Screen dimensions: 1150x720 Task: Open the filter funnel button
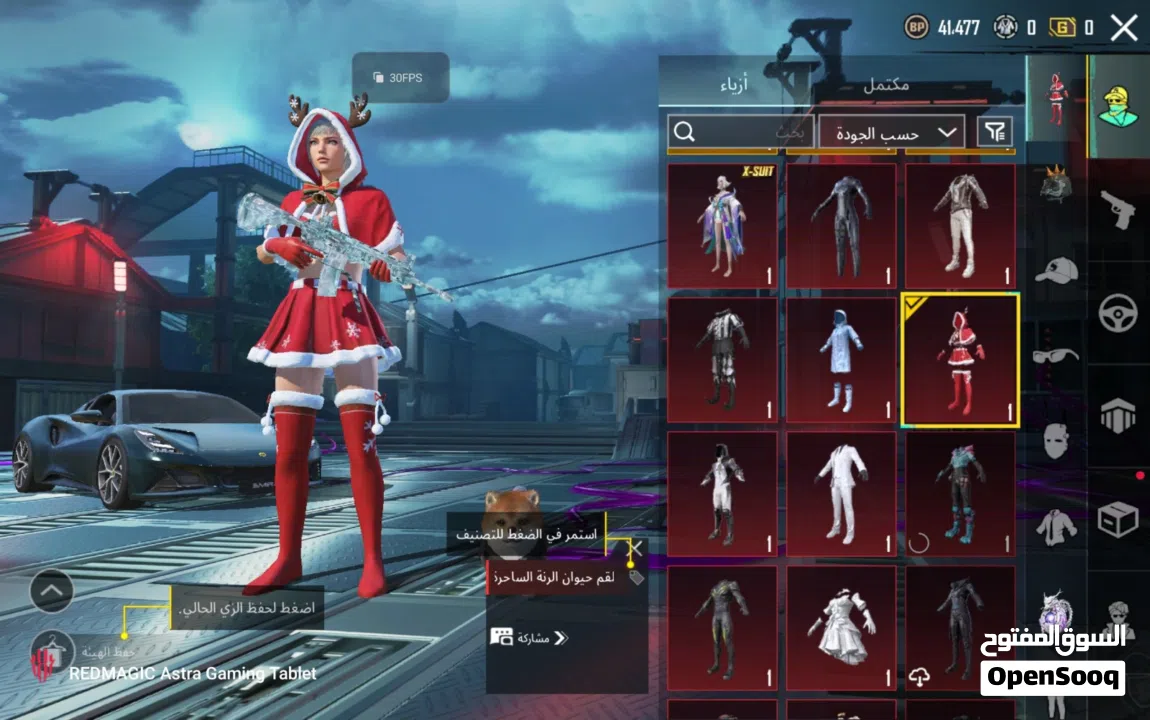[994, 131]
